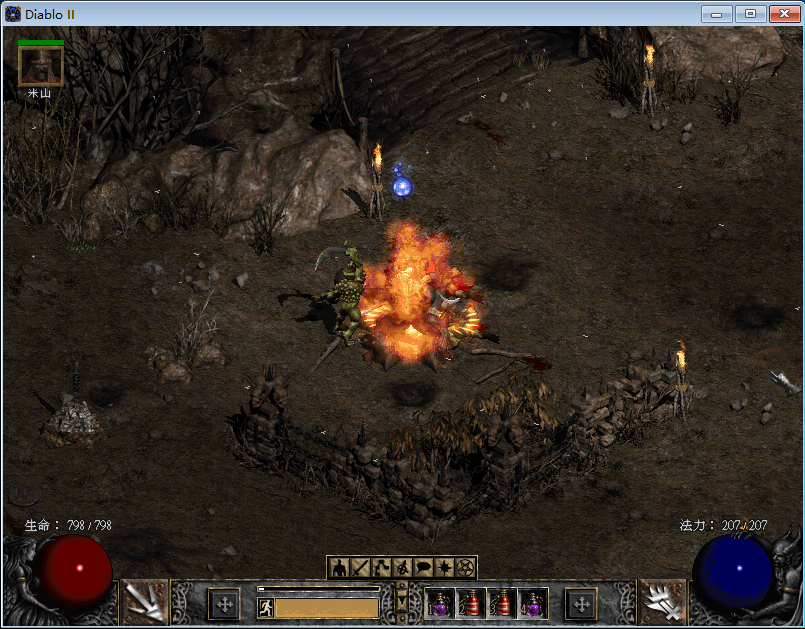This screenshot has width=805, height=629.
Task: Select the right-hand skill icon beside mana orb
Action: click(662, 603)
